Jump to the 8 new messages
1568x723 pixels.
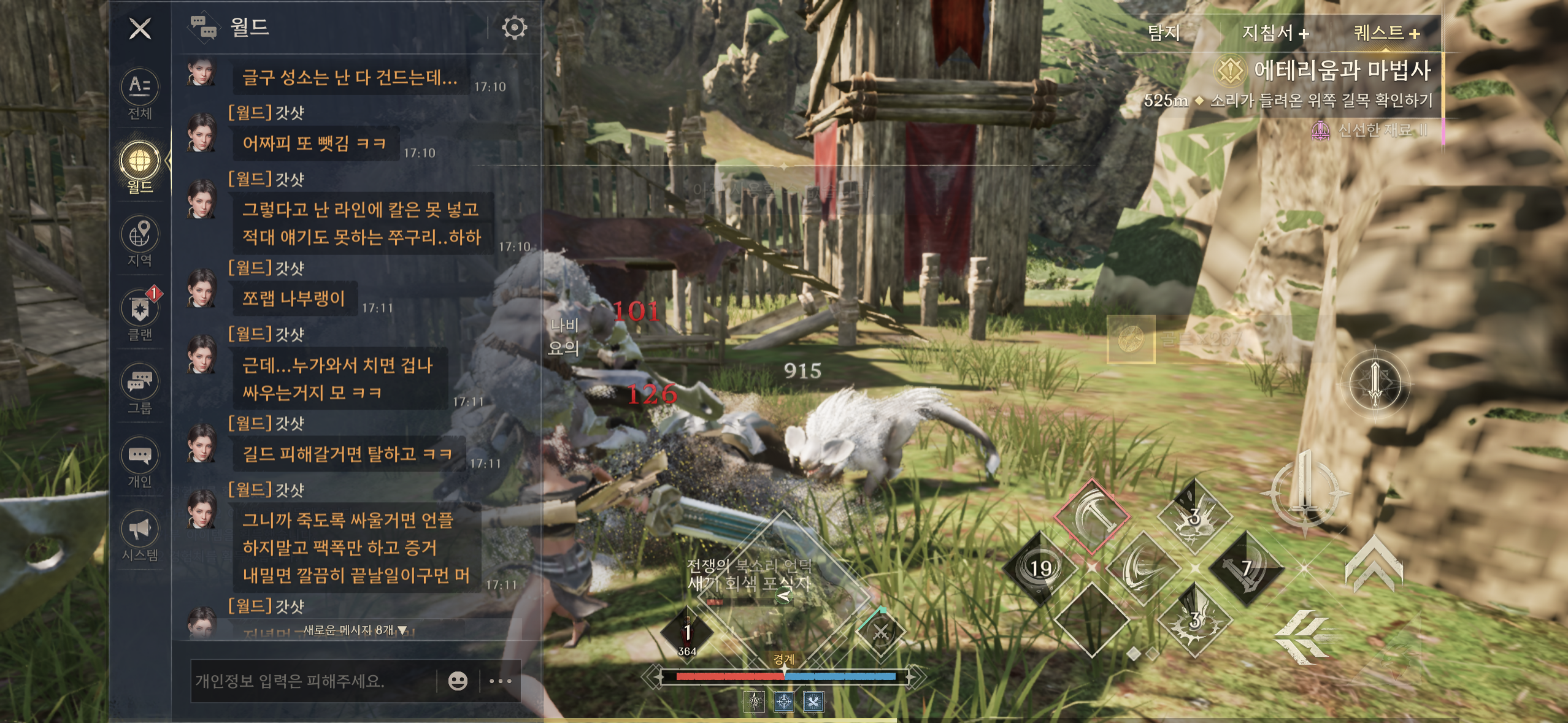point(355,630)
